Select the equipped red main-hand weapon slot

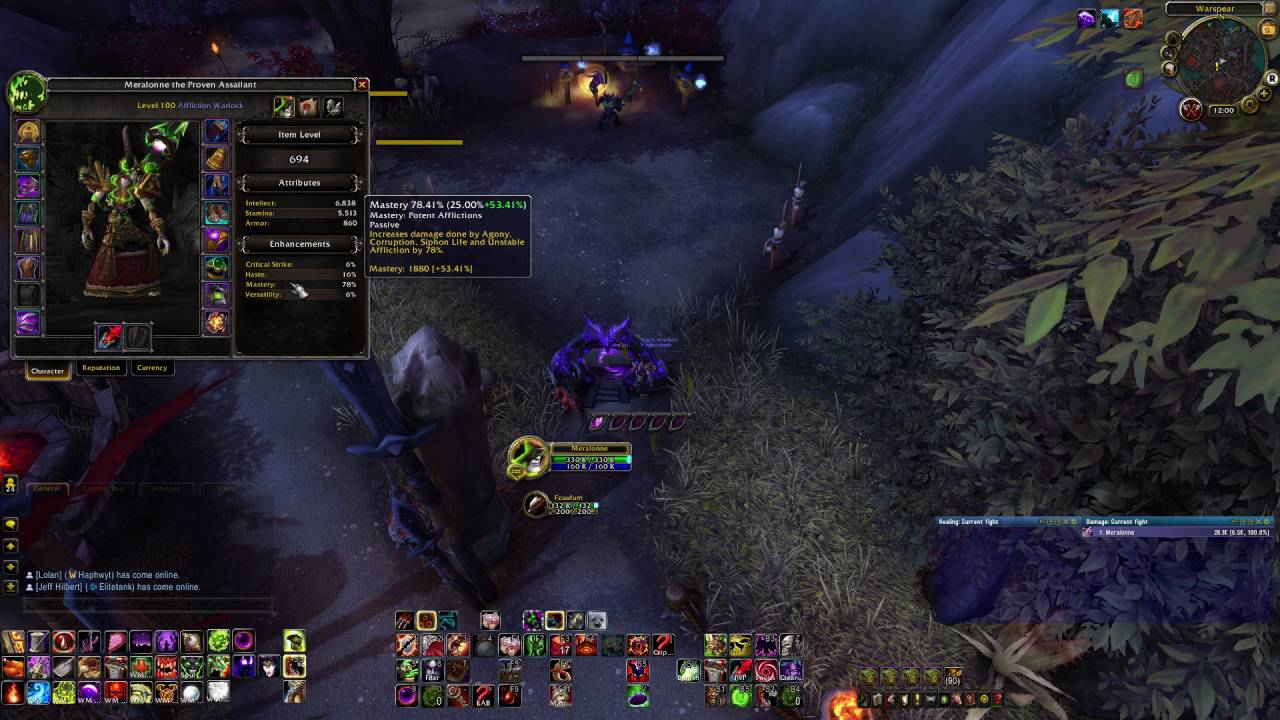tap(109, 337)
